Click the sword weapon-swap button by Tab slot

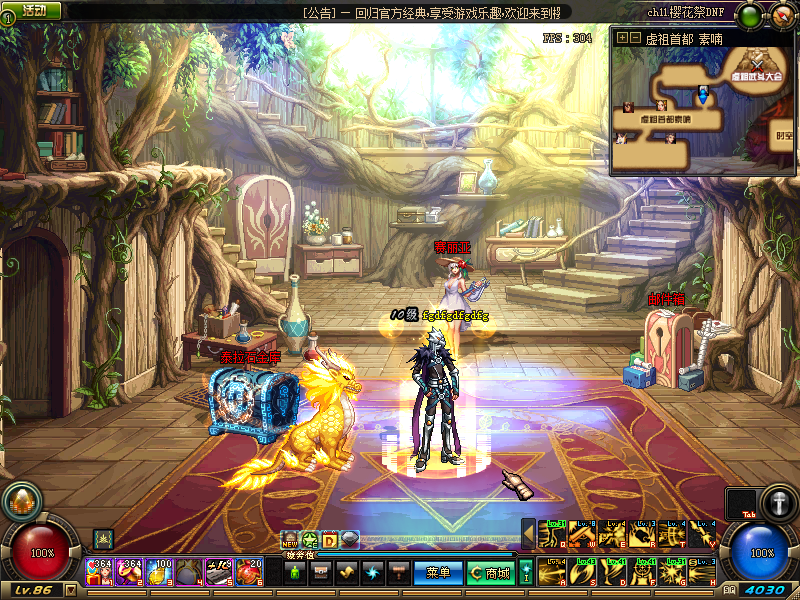click(778, 502)
